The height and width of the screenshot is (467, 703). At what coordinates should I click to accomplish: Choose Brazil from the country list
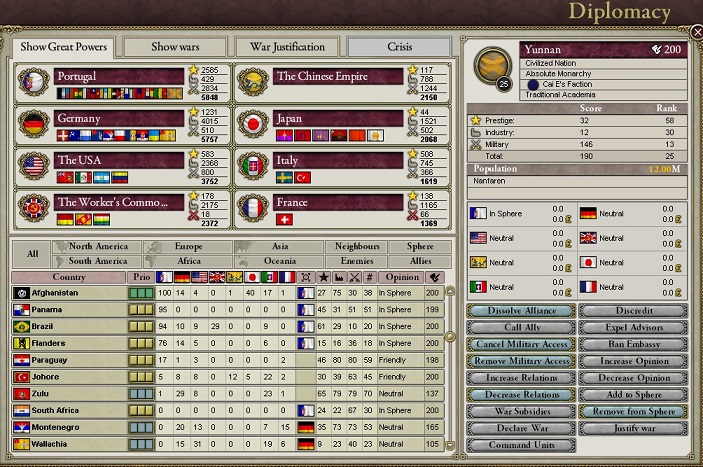point(70,326)
